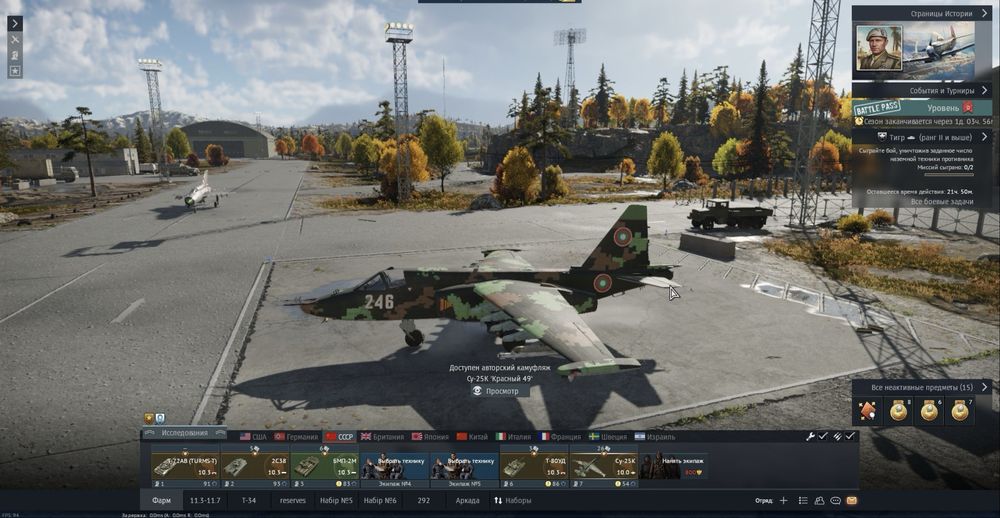The height and width of the screenshot is (518, 1000).
Task: Switch to the Япония nation tab
Action: click(x=430, y=437)
